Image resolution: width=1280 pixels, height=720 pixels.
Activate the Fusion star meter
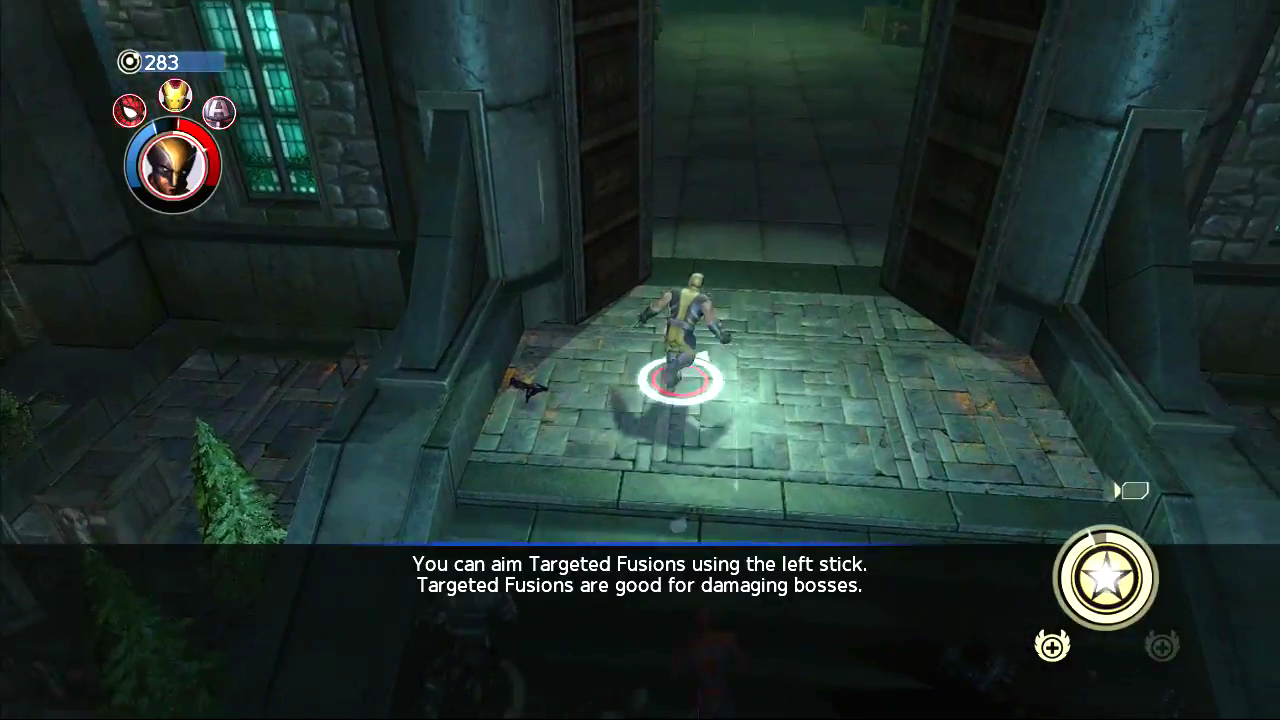[x=1105, y=578]
